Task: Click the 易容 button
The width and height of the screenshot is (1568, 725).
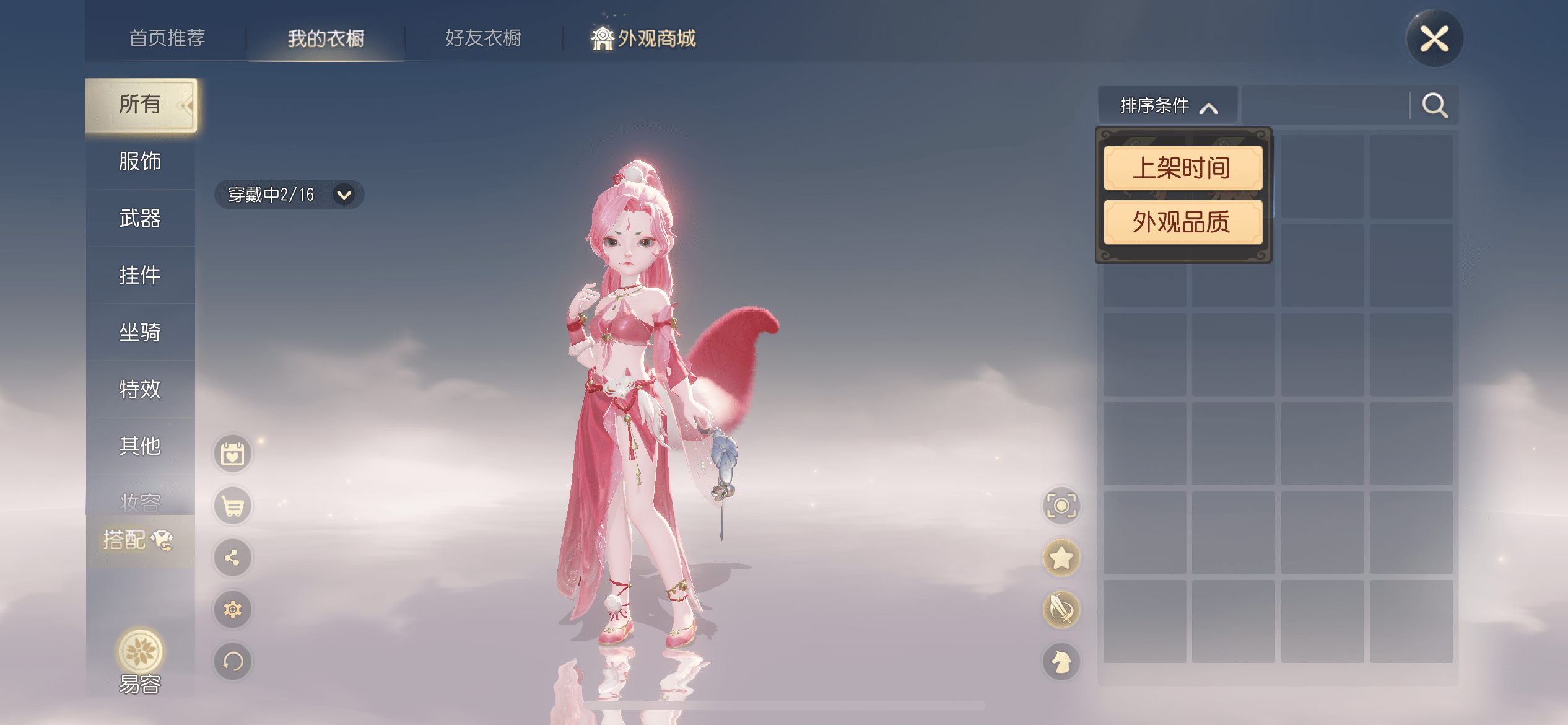Action: (140, 661)
